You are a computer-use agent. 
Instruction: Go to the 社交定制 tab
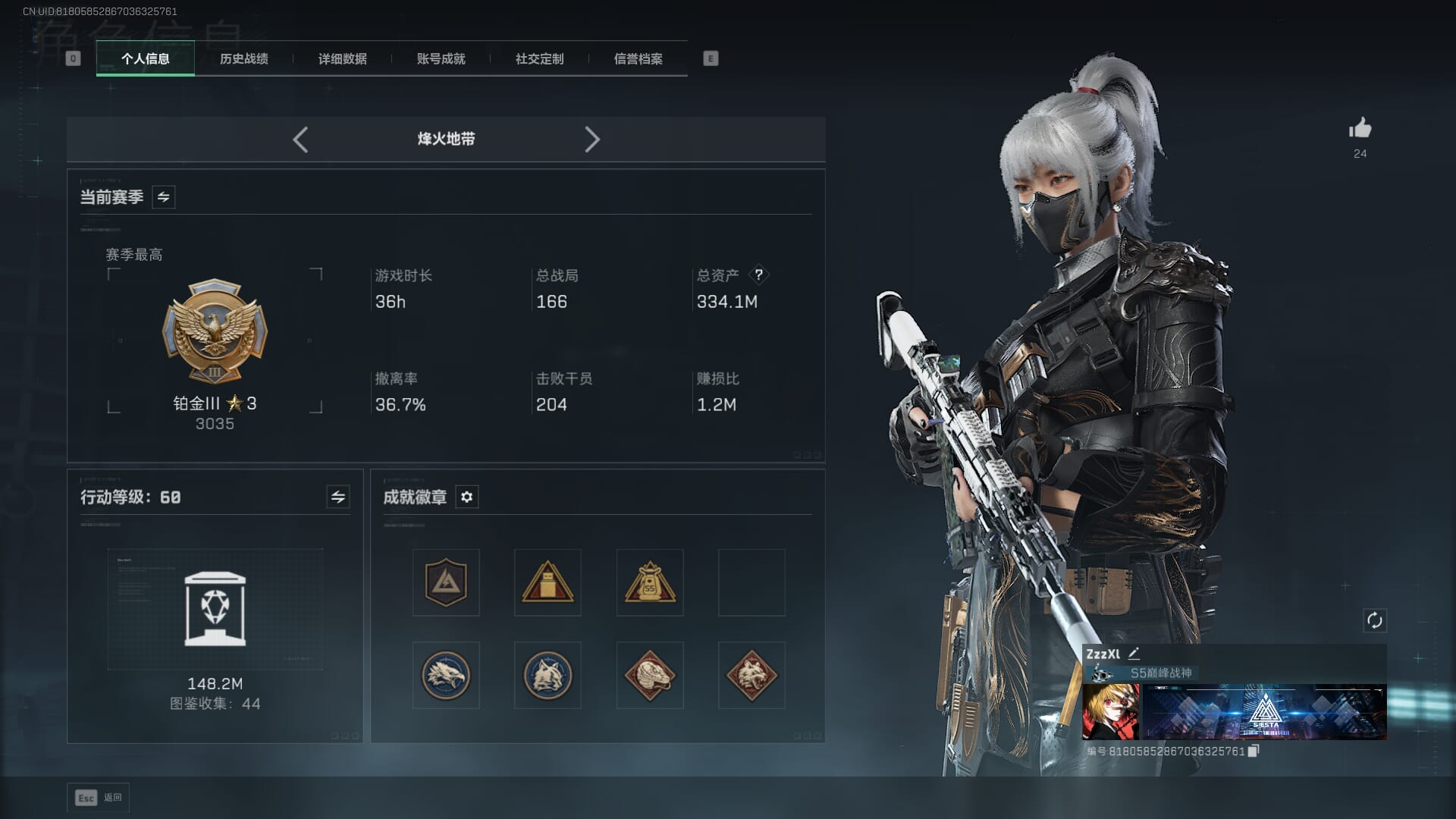tap(539, 58)
